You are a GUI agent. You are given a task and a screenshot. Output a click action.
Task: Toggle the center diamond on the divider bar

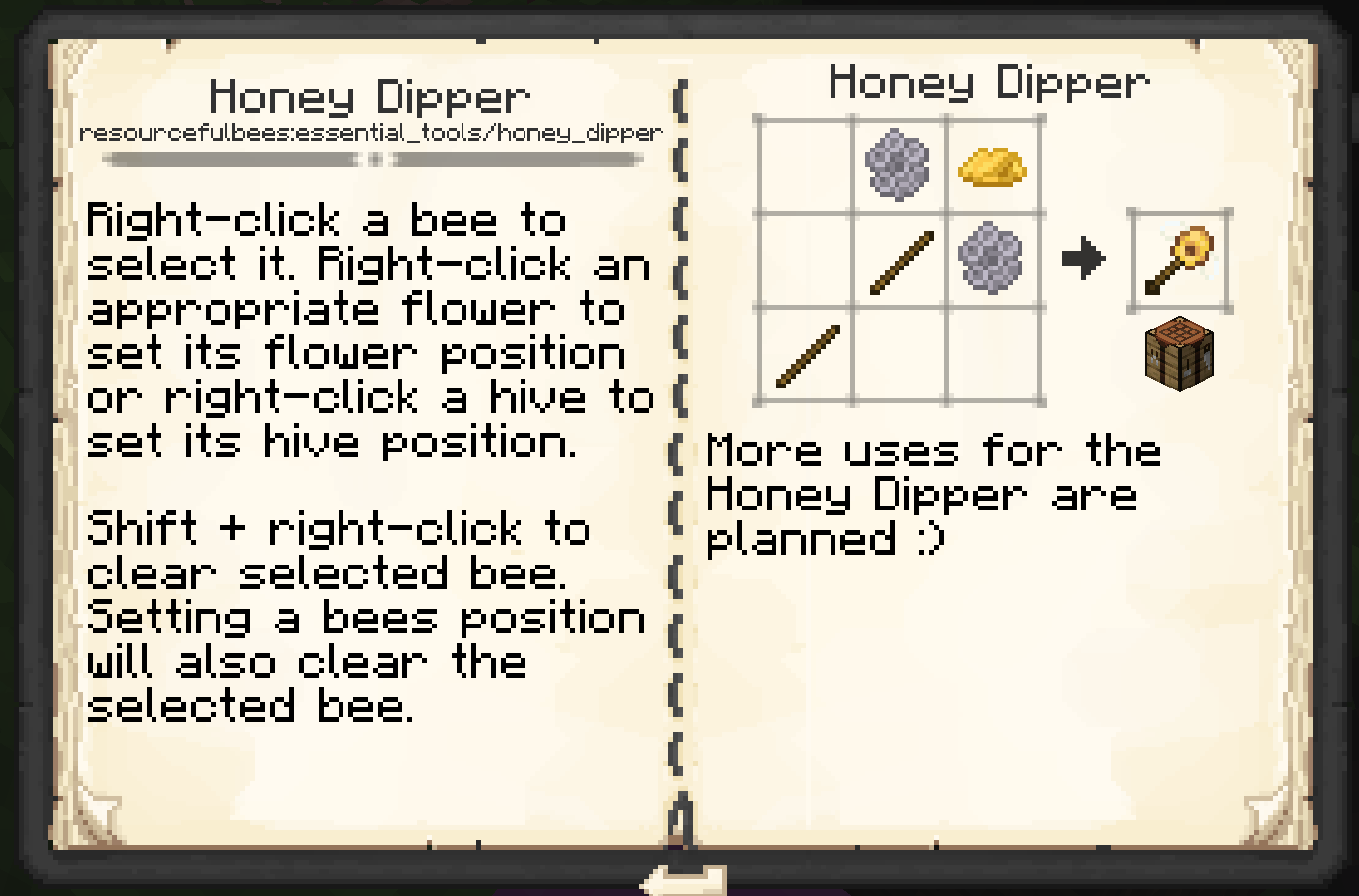371,157
